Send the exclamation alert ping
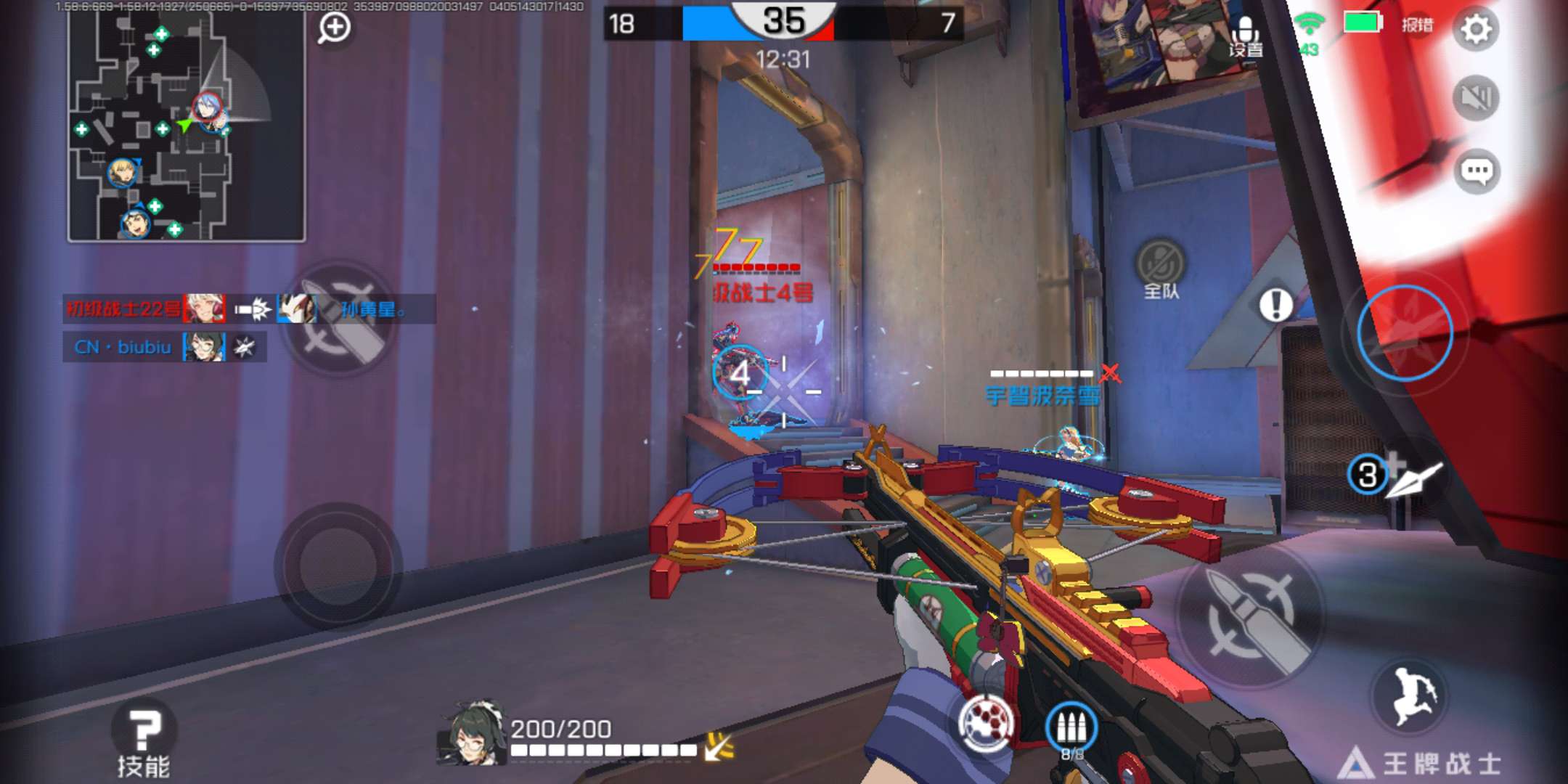1568x784 pixels. [1275, 305]
